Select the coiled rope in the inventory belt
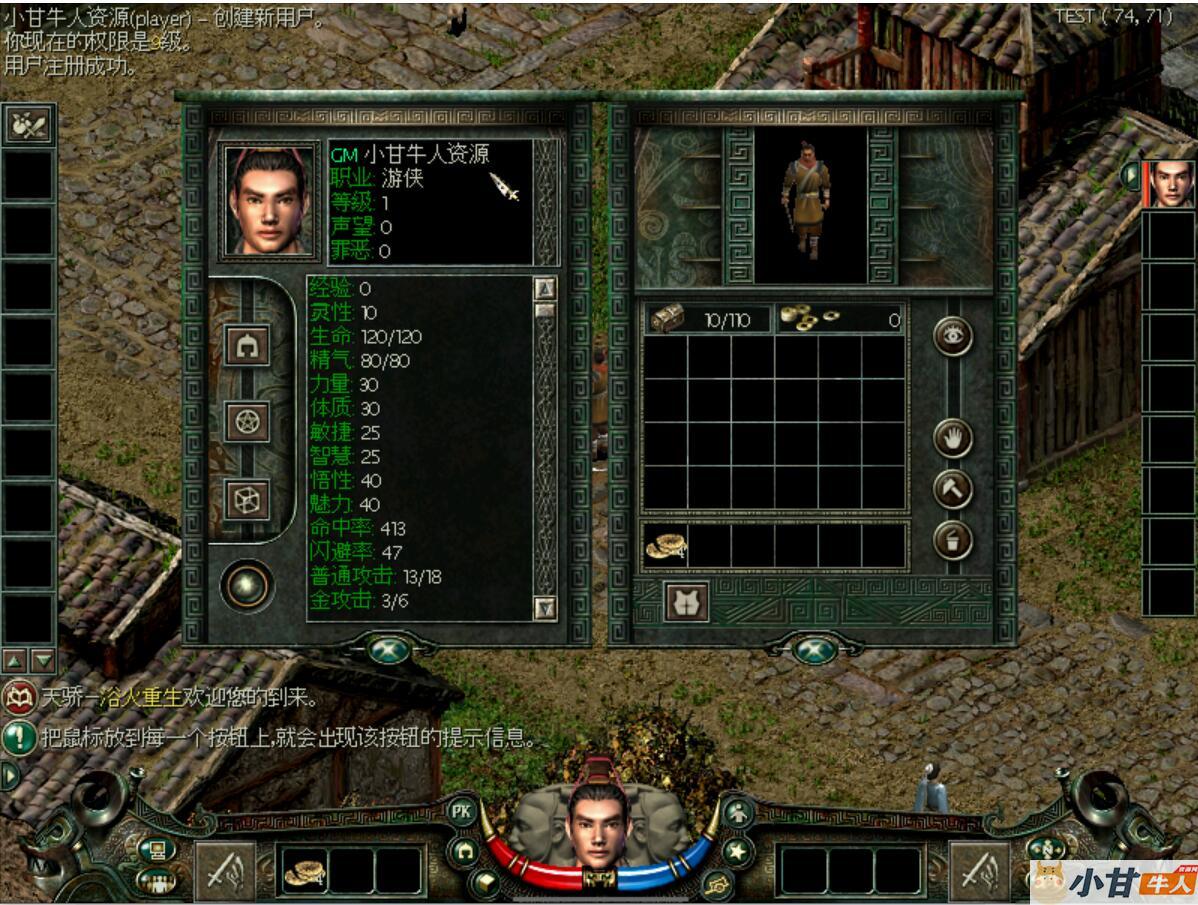 (x=664, y=545)
